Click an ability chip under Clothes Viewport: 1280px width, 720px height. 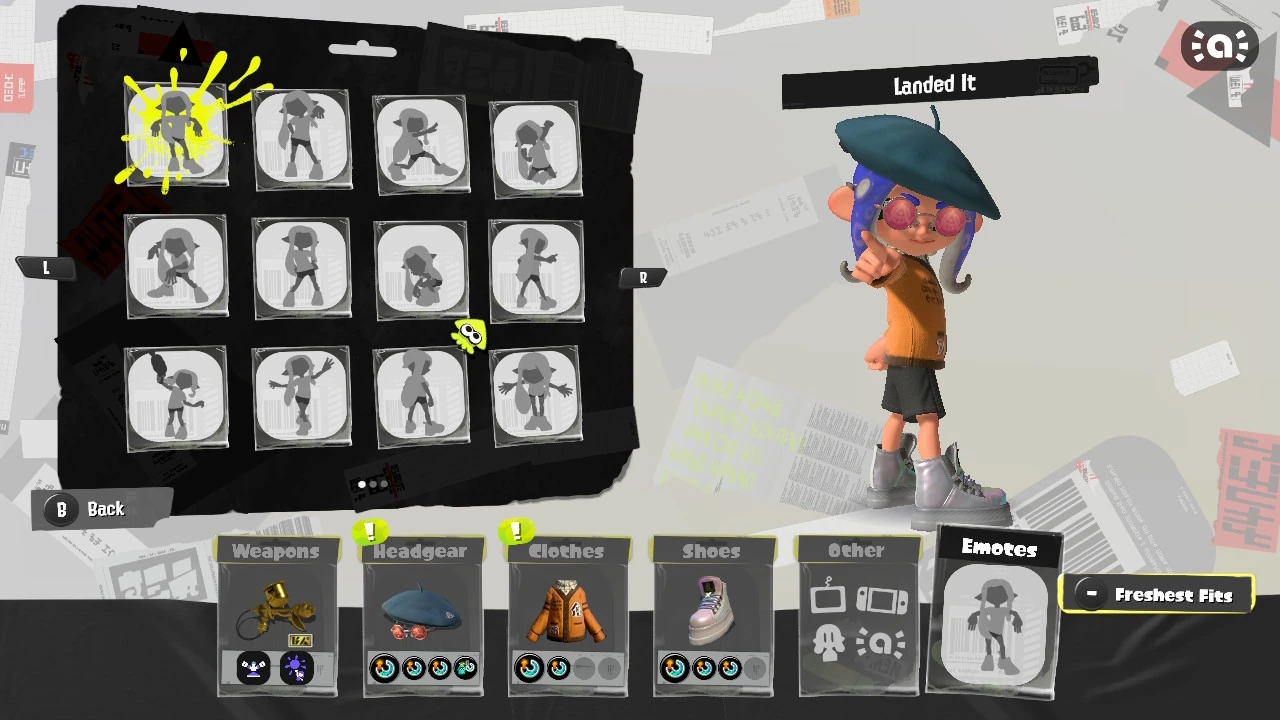point(529,668)
